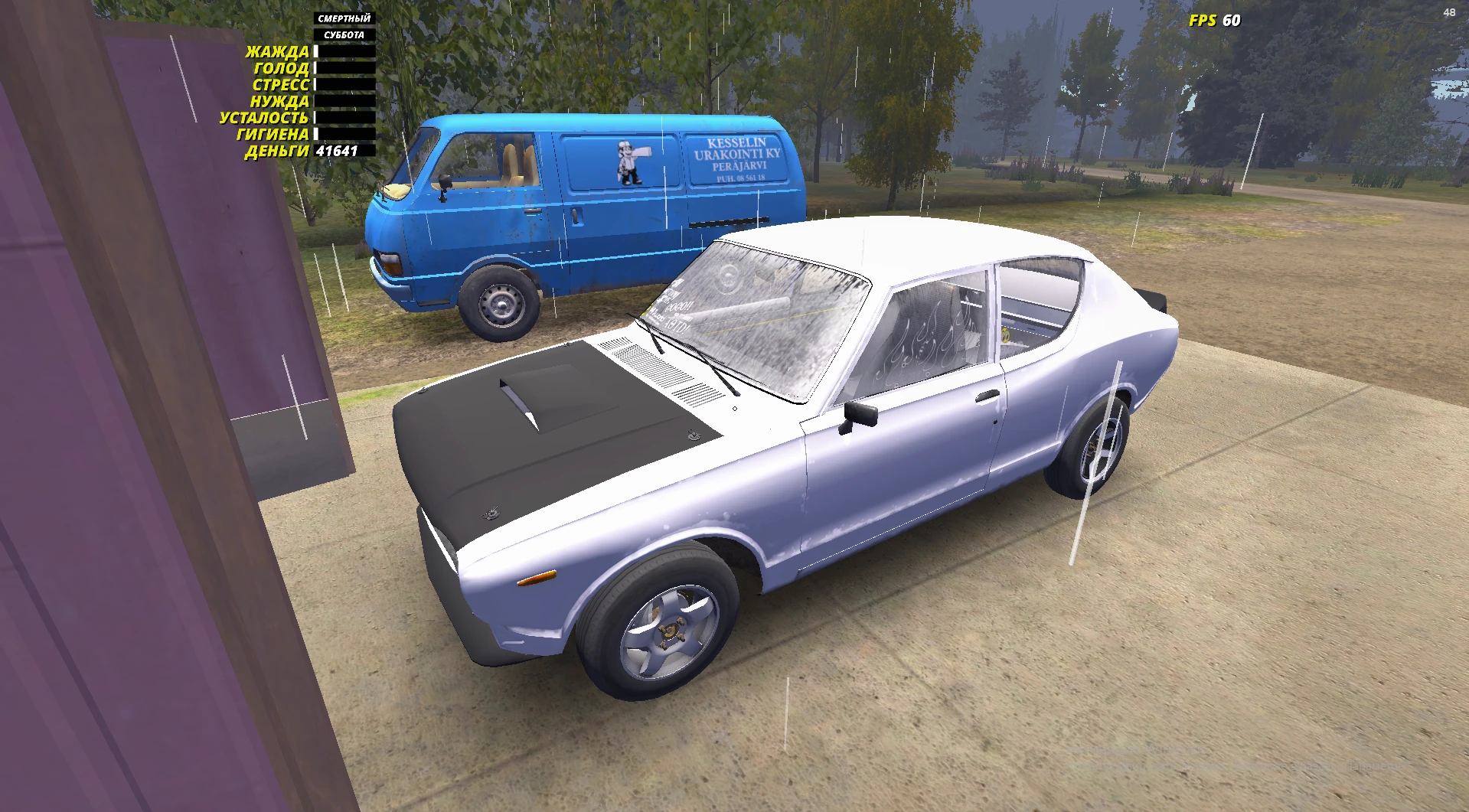Click the windshield wiper on the Satsuma
The width and height of the screenshot is (1469, 812).
point(716,367)
